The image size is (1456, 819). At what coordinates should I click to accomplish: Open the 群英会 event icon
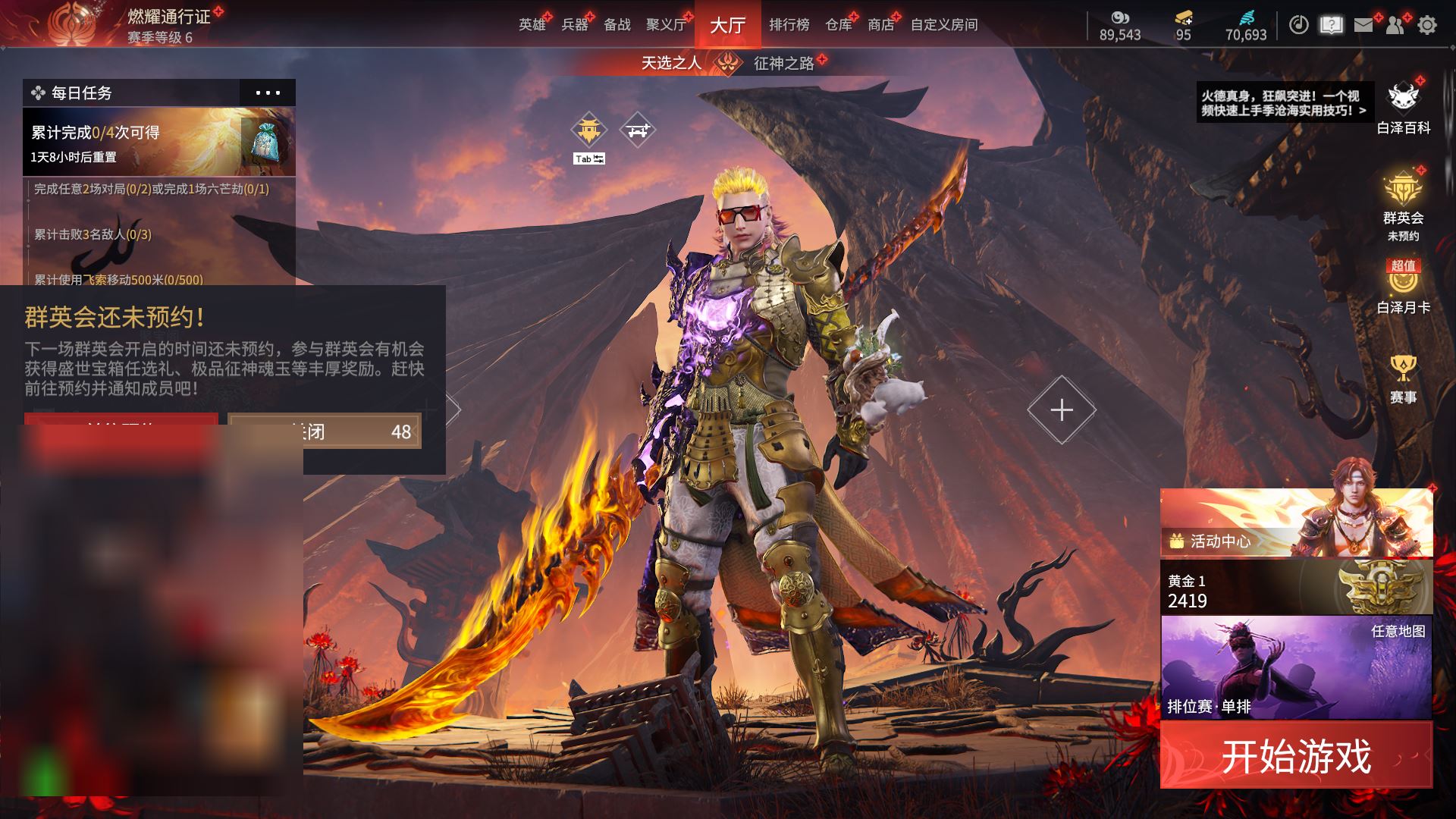pos(1403,199)
